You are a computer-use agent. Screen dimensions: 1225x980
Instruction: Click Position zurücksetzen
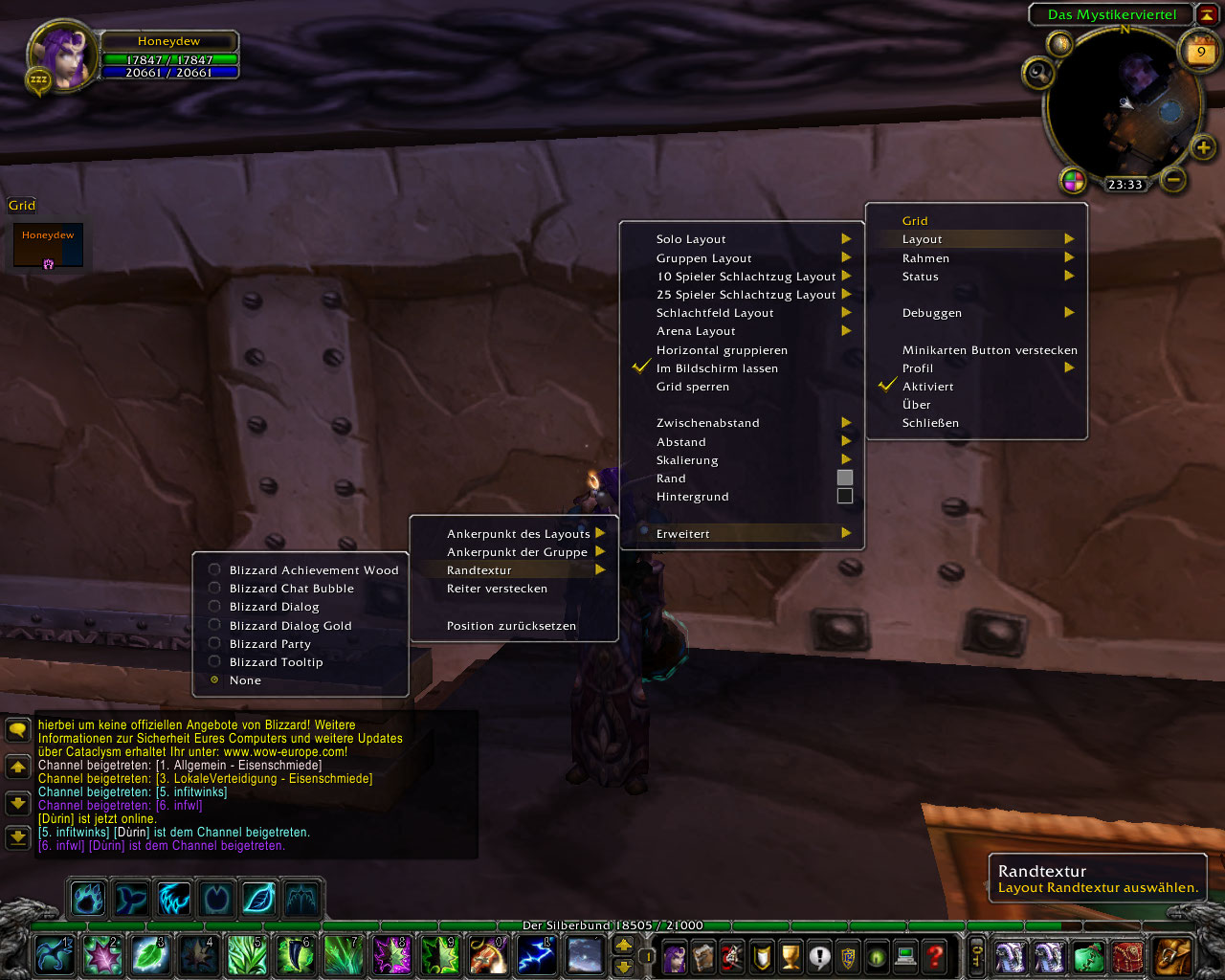[511, 626]
